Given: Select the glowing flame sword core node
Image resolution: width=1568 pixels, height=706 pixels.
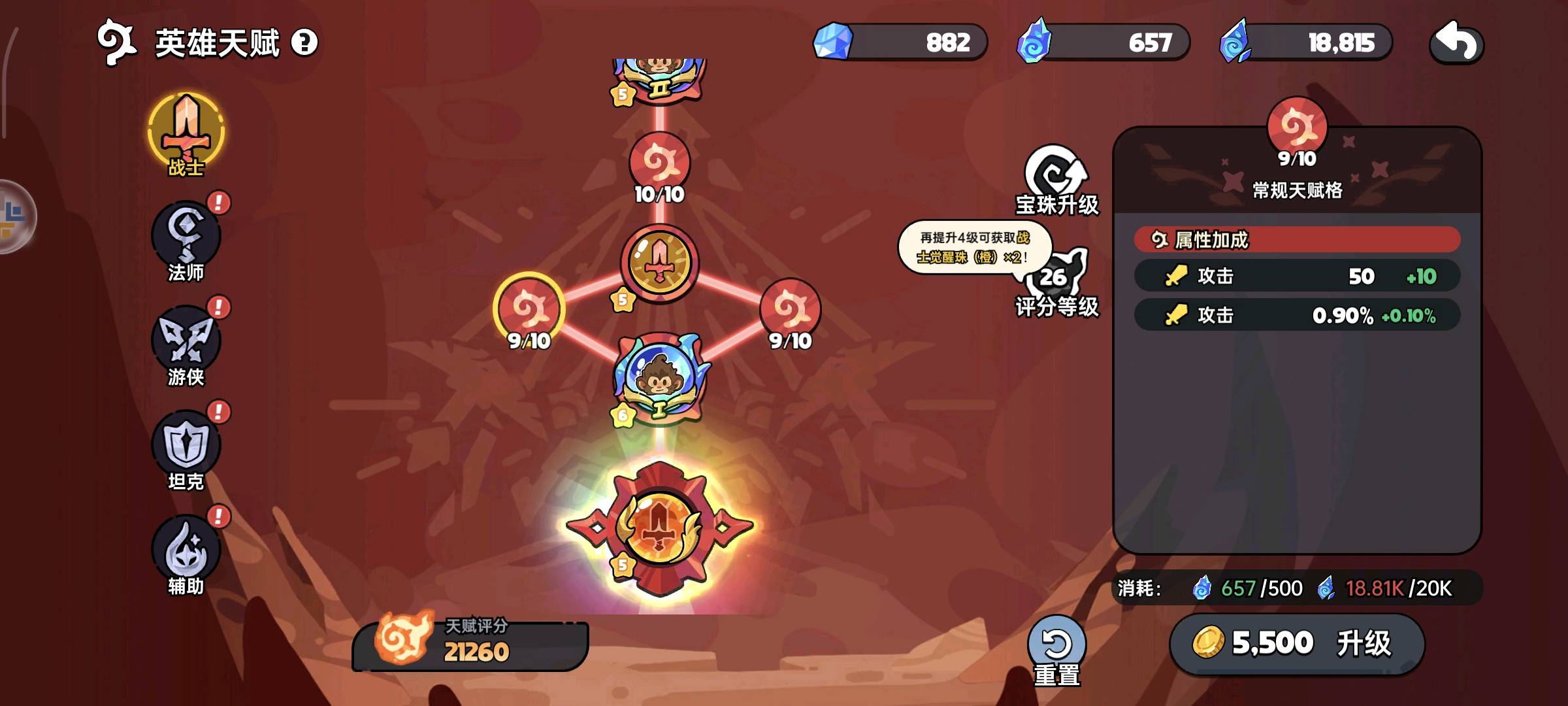Looking at the screenshot, I should click(x=659, y=527).
